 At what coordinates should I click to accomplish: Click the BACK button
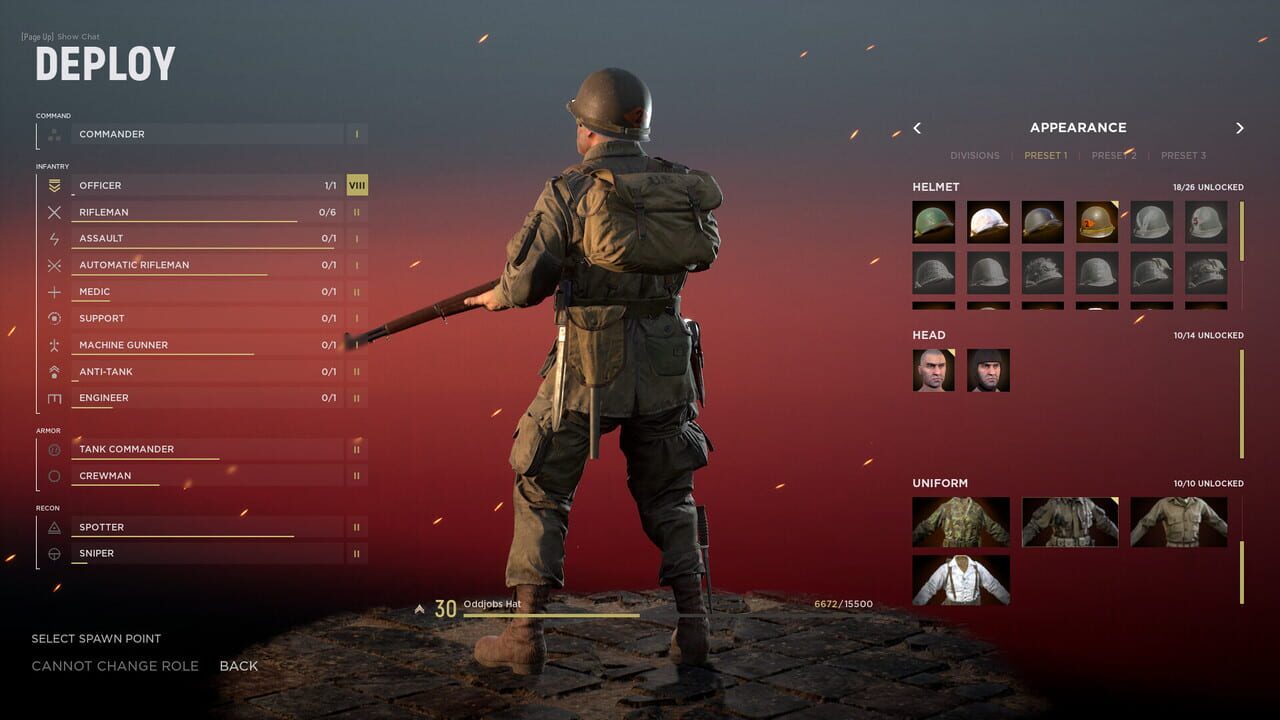pyautogui.click(x=239, y=665)
